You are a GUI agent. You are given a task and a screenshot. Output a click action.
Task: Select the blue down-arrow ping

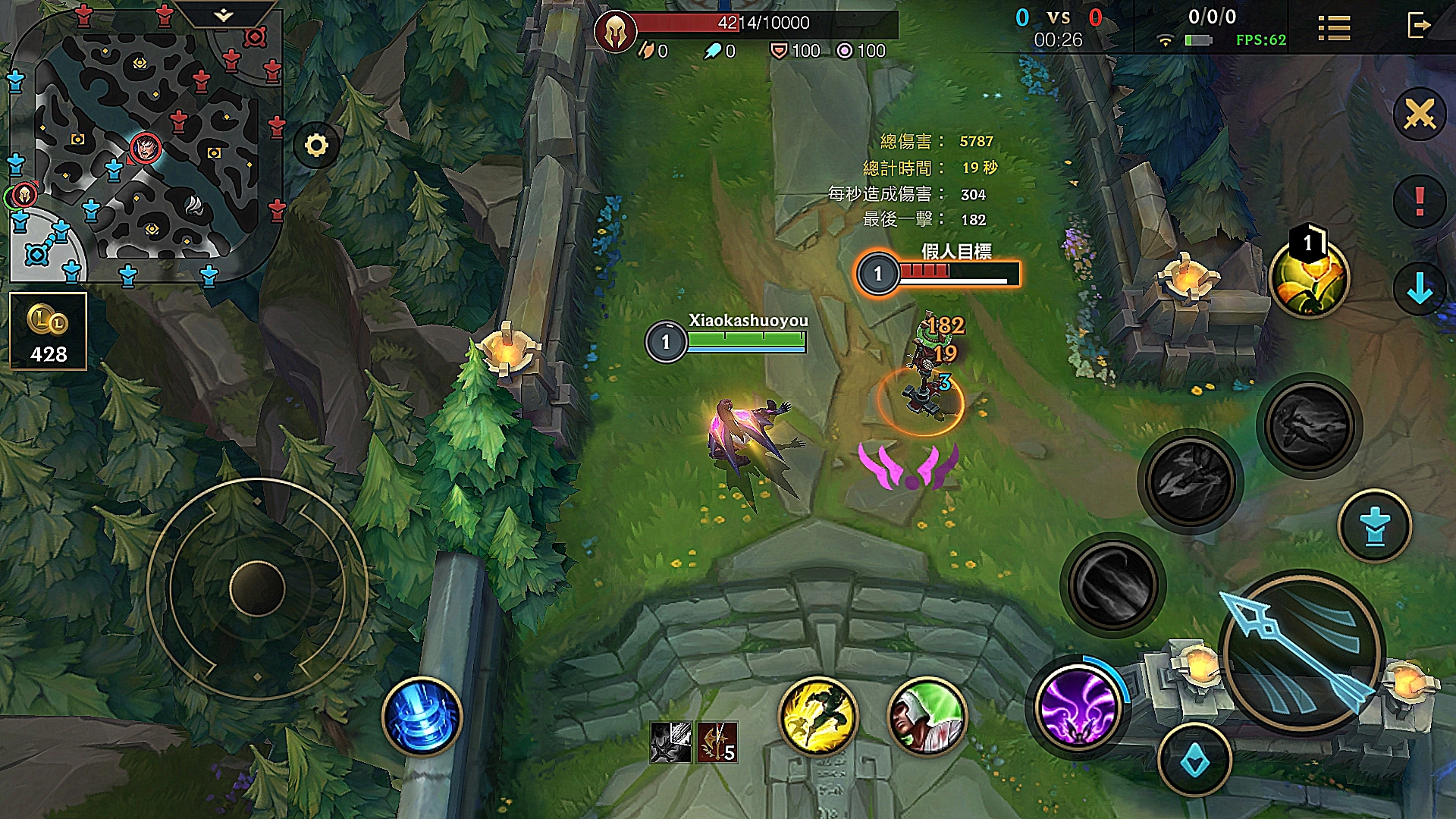[x=1419, y=289]
